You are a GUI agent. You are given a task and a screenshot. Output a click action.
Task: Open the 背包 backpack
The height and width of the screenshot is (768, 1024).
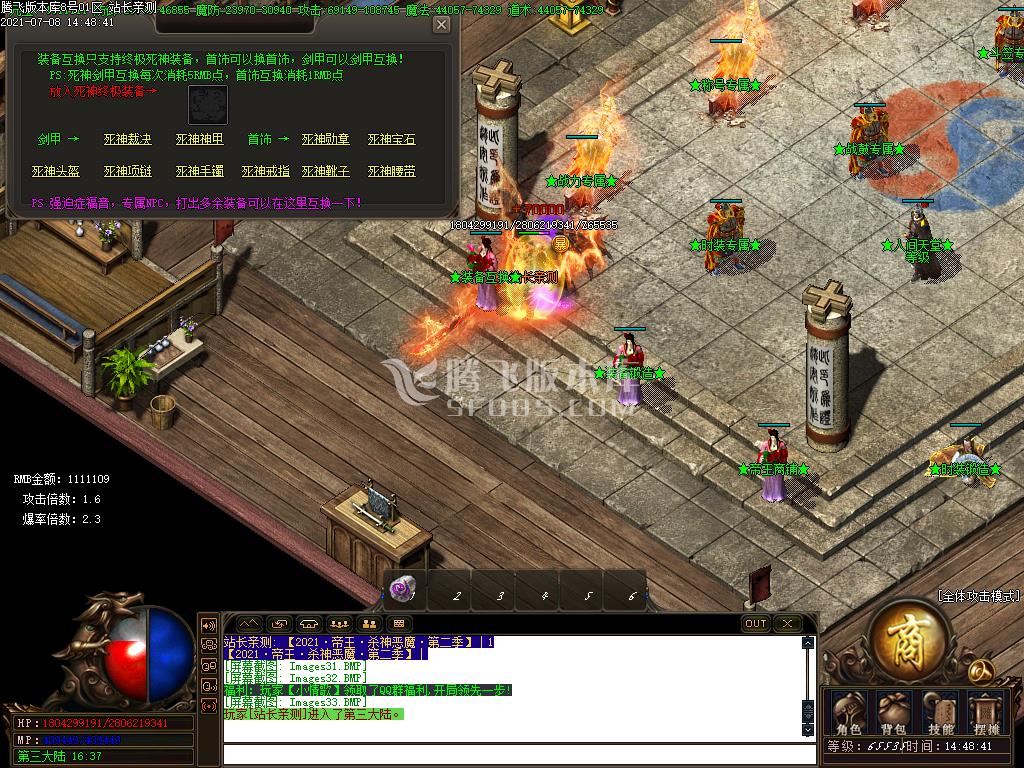[x=893, y=714]
